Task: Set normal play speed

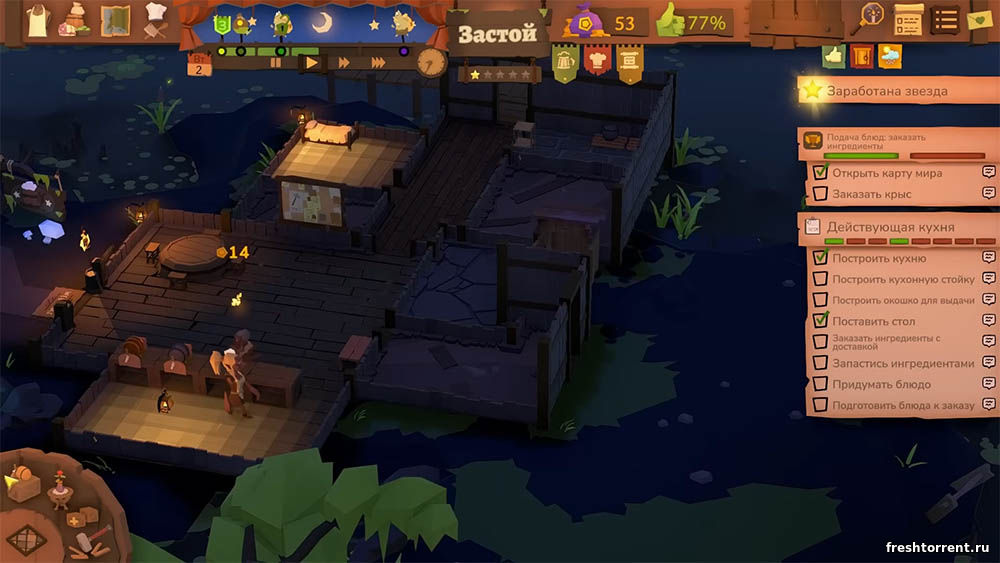Action: pos(311,62)
